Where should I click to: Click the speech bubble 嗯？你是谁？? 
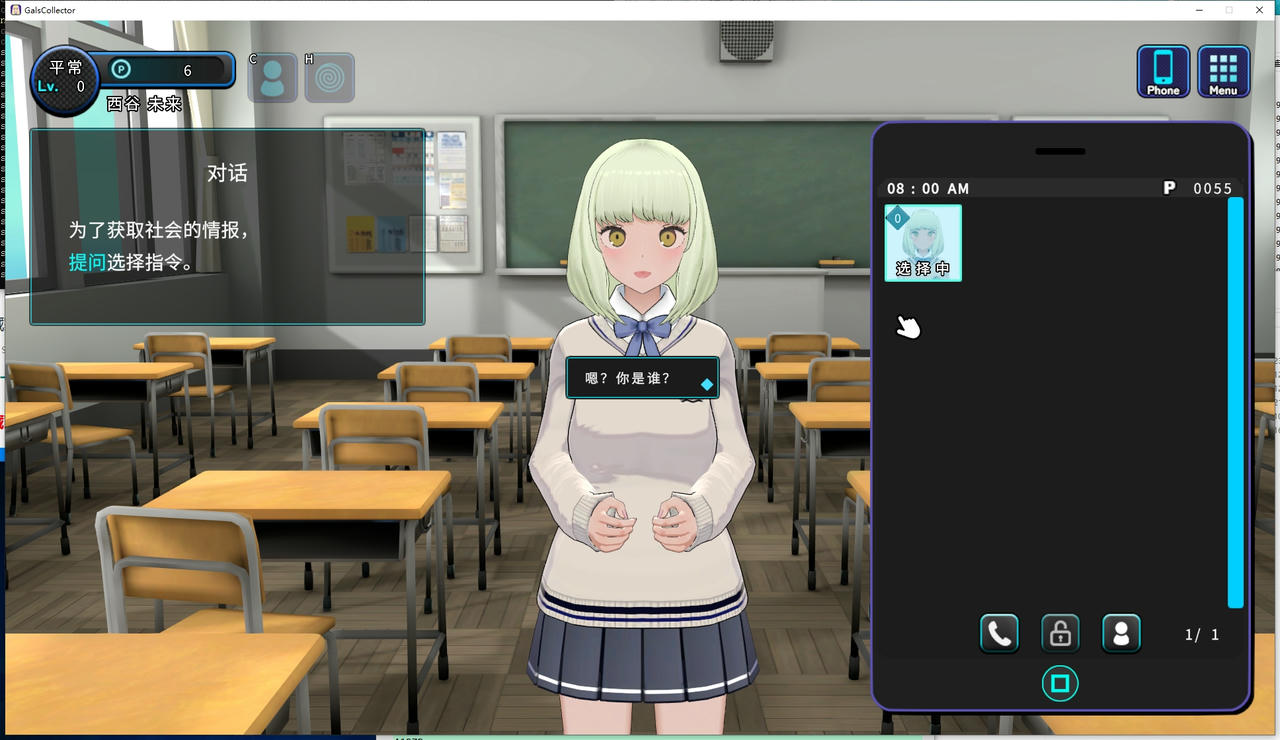[x=630, y=378]
